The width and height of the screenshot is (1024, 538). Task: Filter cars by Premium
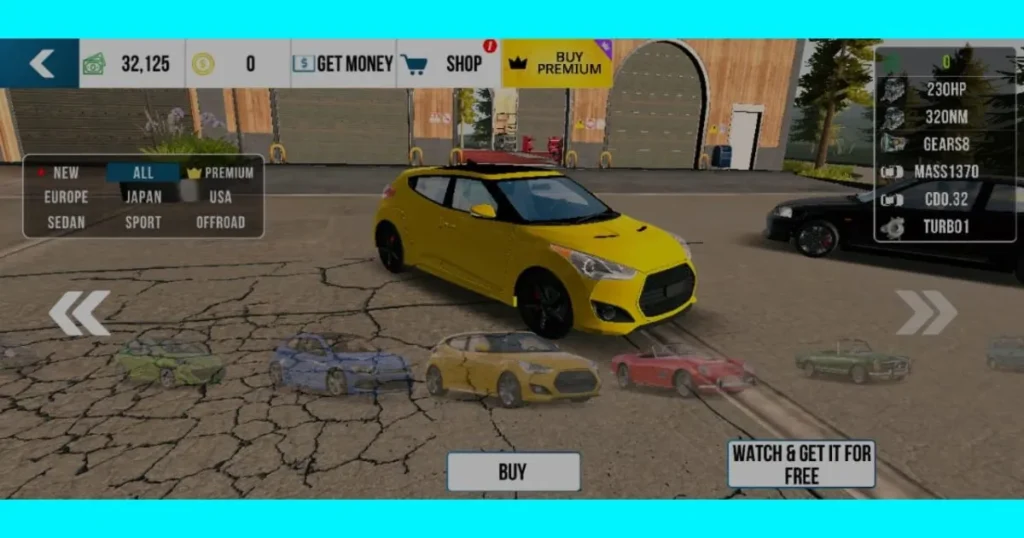tap(221, 172)
